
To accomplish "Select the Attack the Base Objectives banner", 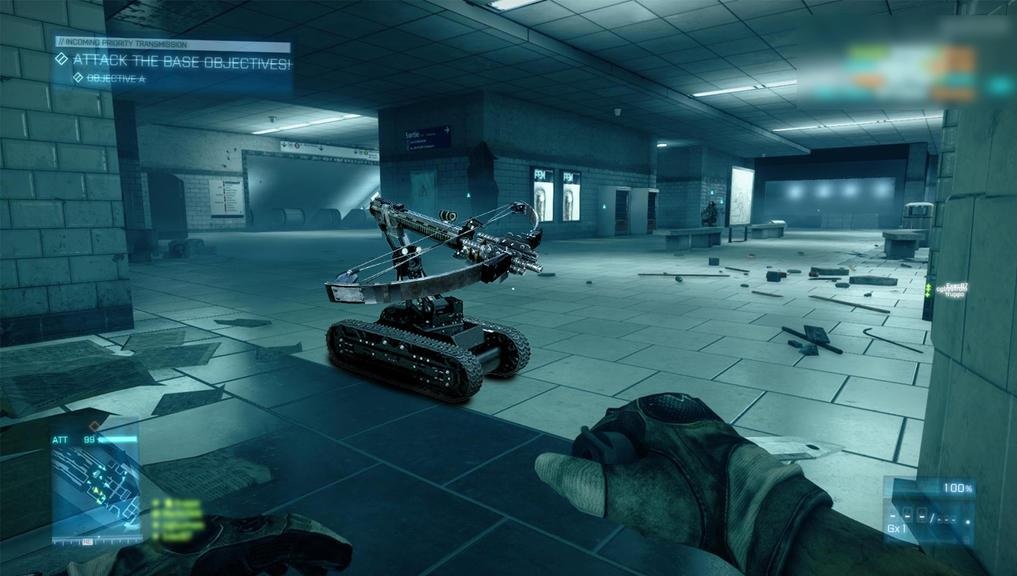I will 180,62.
